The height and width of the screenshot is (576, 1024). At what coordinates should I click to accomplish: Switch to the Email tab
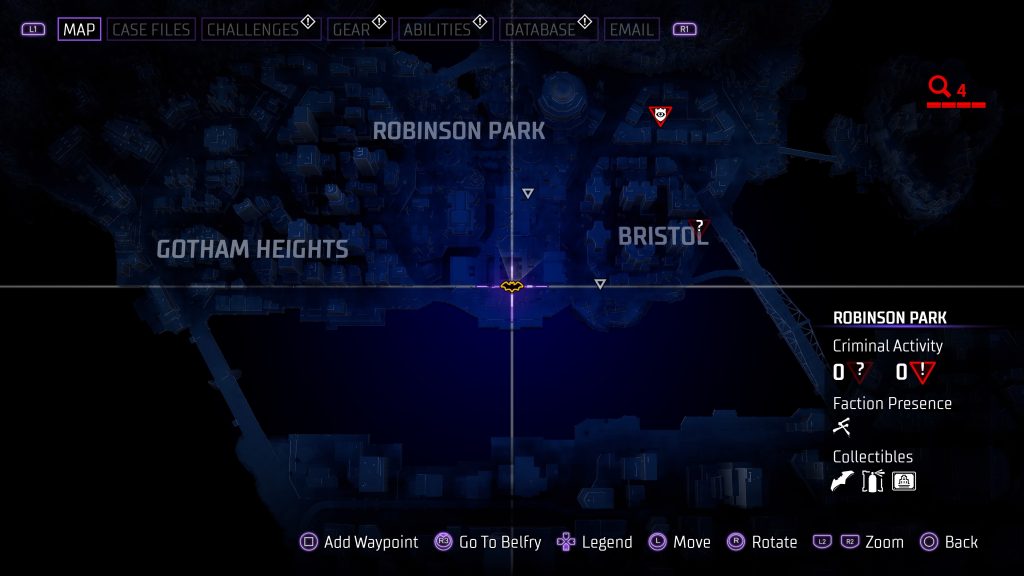tap(632, 29)
